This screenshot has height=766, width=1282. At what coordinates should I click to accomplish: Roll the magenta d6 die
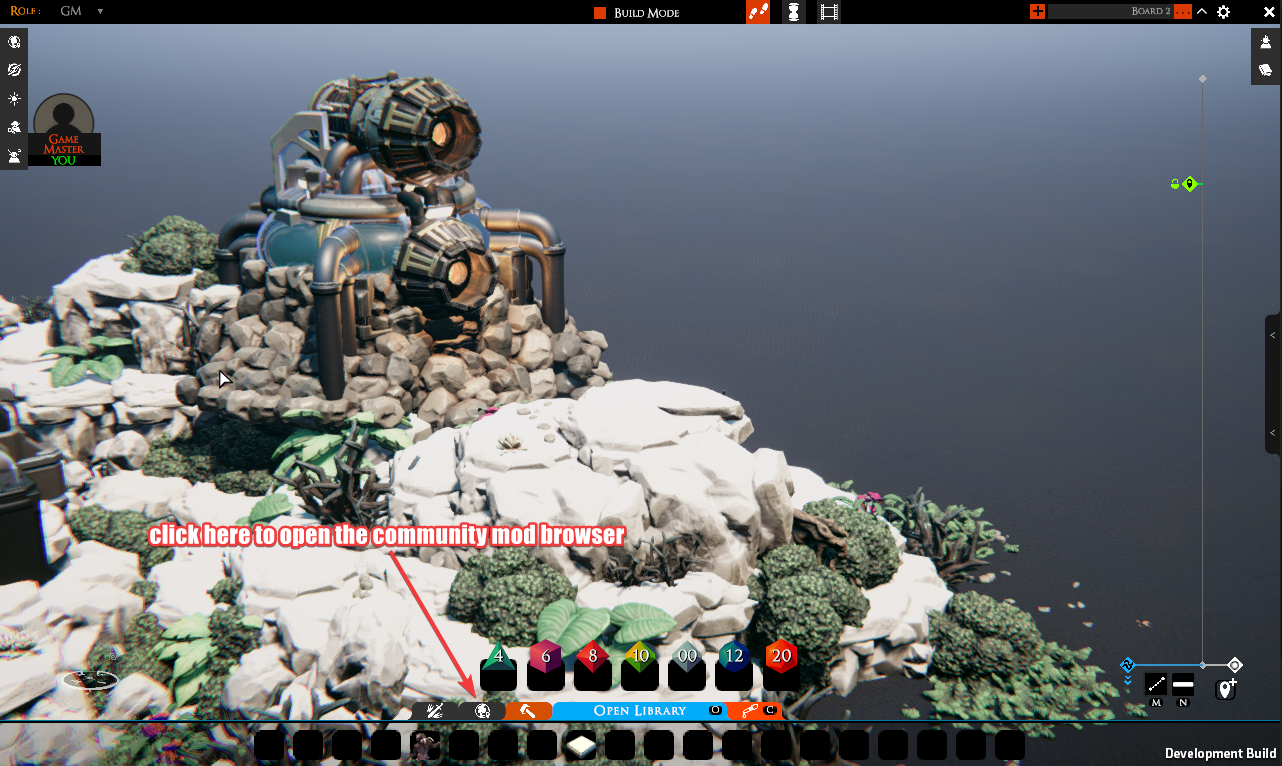pos(545,667)
